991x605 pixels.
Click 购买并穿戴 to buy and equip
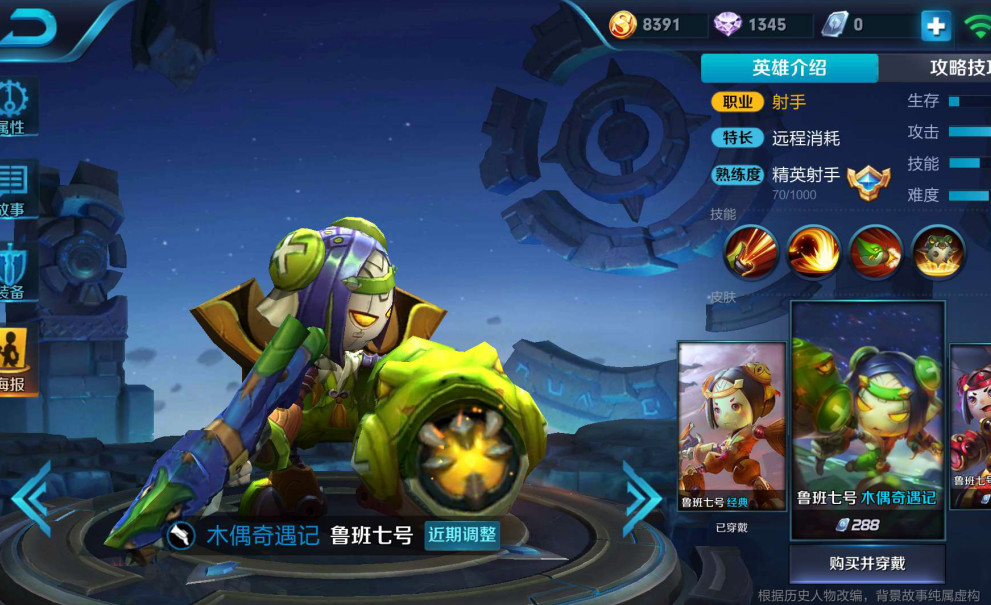pyautogui.click(x=866, y=563)
